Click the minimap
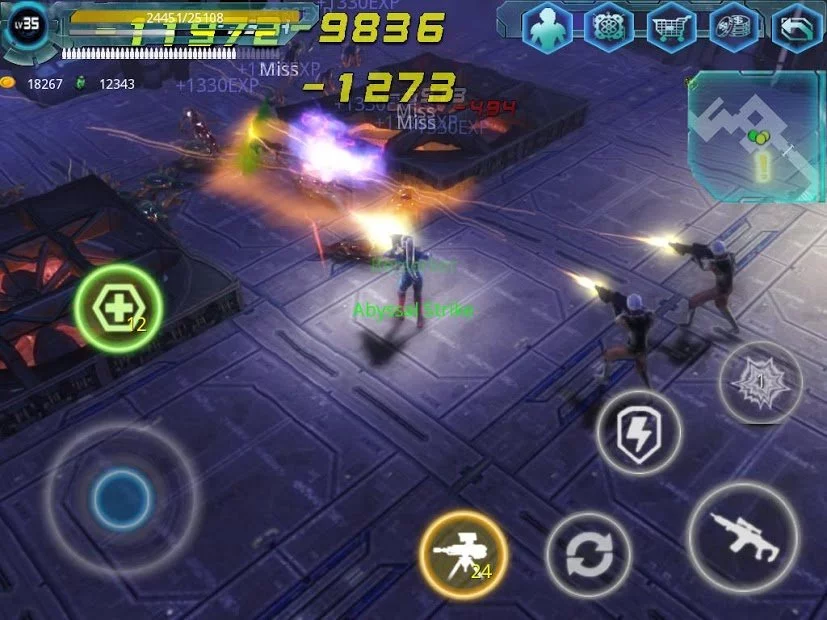Viewport: 827px width, 620px height. 755,136
